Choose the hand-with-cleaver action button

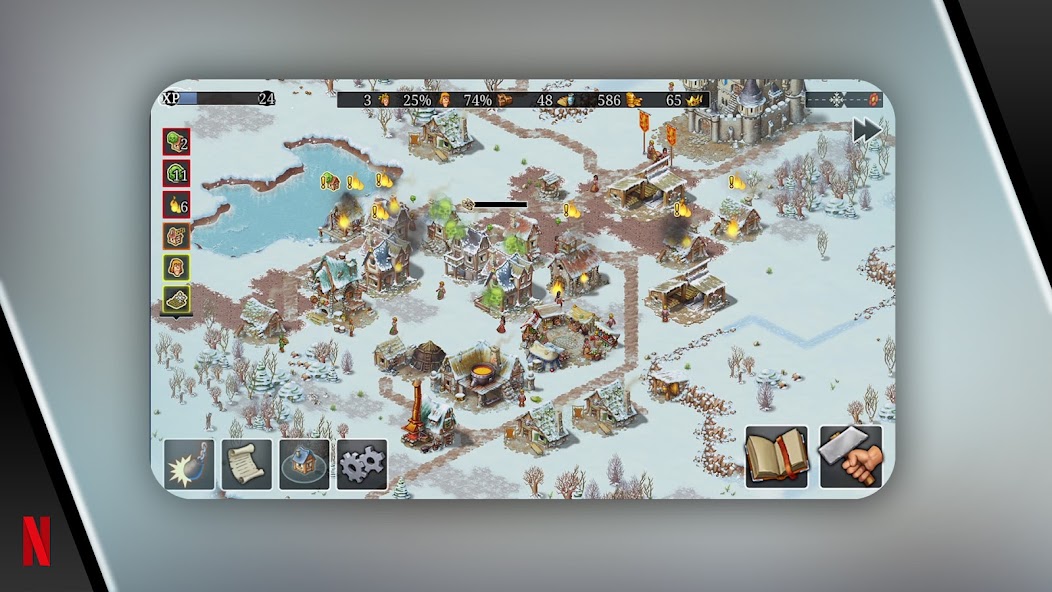pyautogui.click(x=851, y=457)
